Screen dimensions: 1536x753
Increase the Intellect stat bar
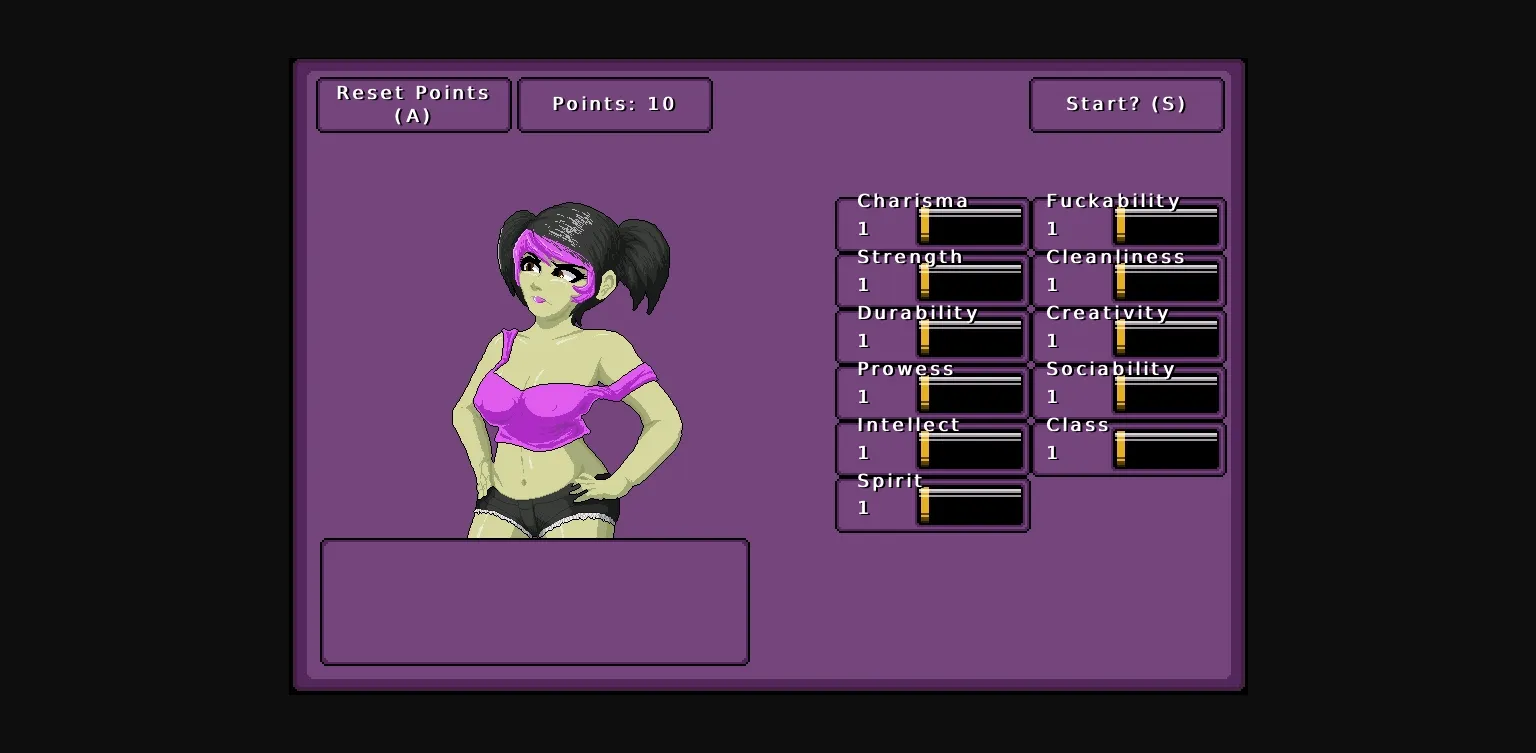(x=969, y=452)
